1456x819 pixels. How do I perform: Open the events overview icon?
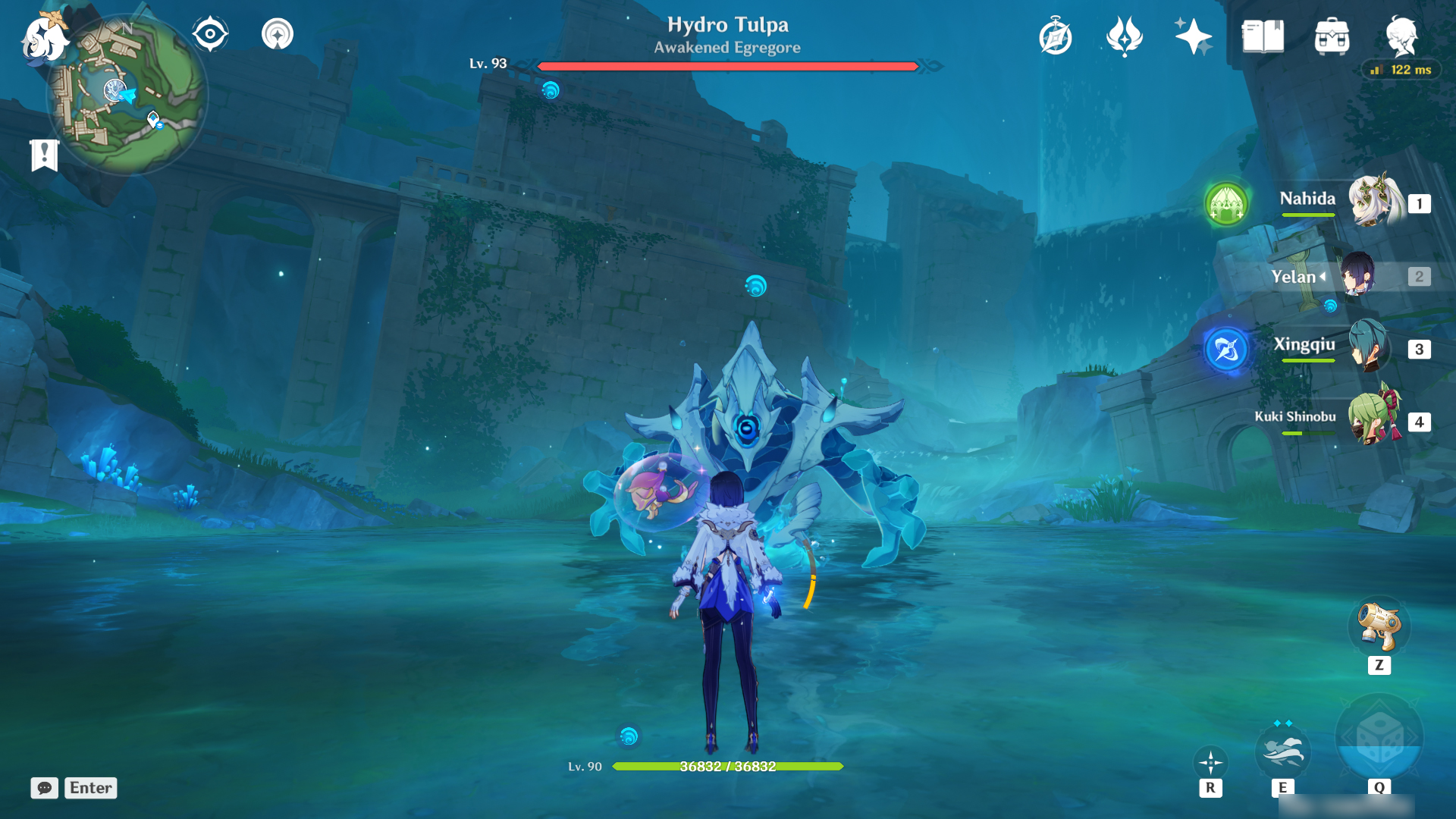(x=1056, y=34)
